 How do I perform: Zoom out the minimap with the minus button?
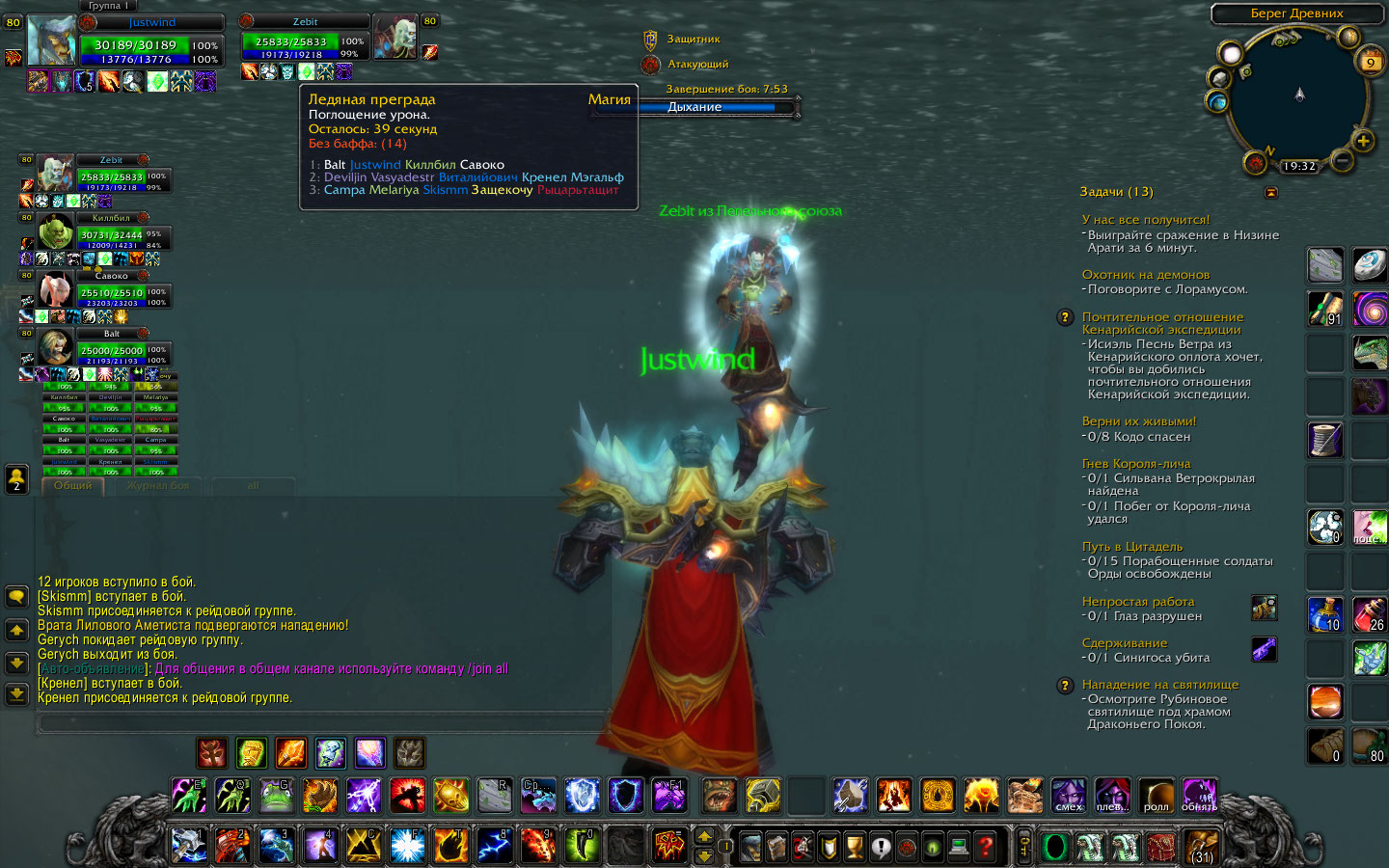pos(1341,161)
